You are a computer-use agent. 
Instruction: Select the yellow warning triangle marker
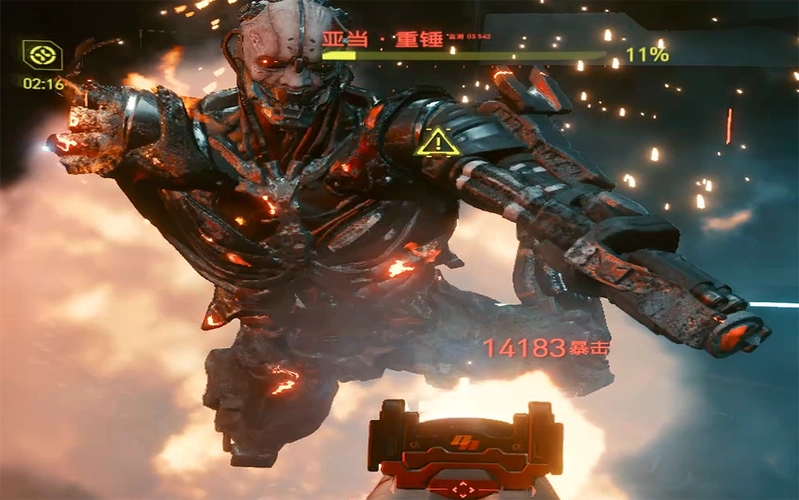[x=437, y=143]
